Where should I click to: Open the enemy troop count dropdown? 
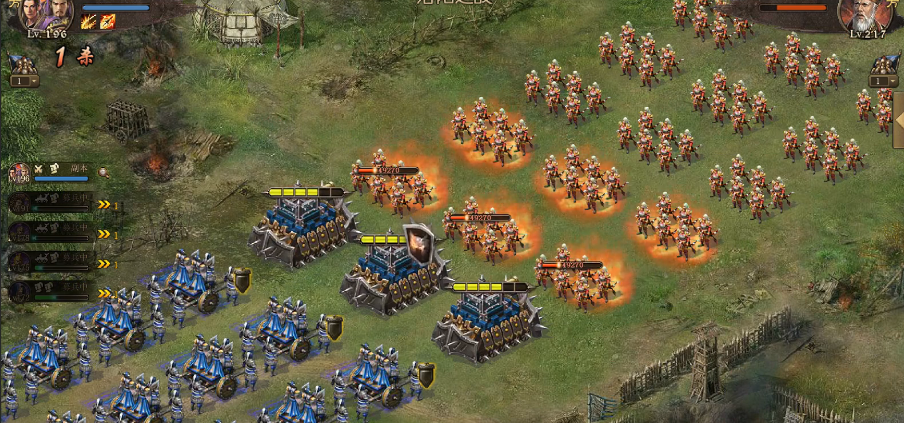pyautogui.click(x=884, y=81)
